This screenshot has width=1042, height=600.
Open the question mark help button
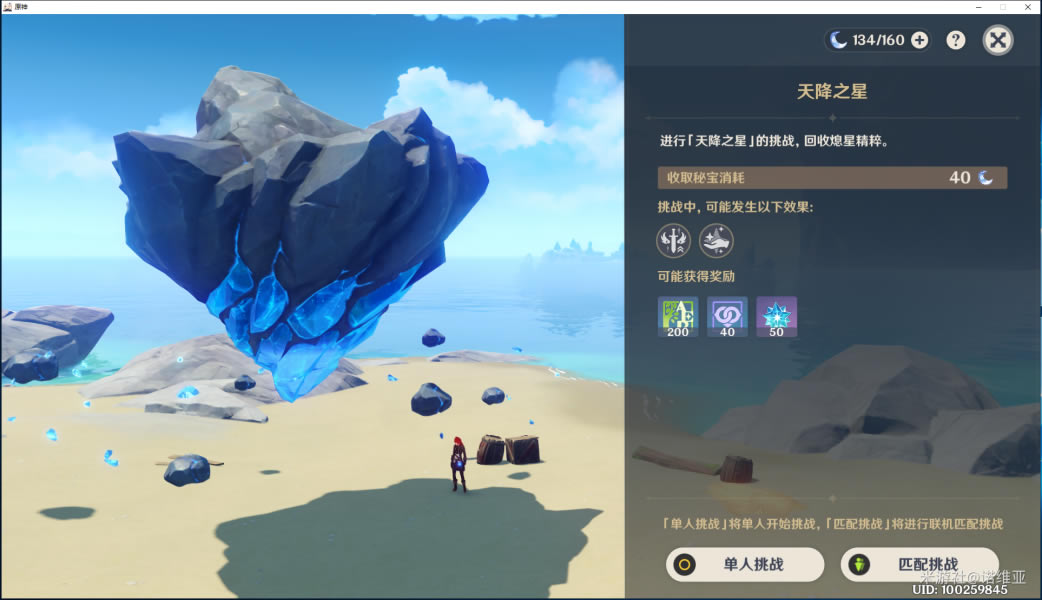956,40
